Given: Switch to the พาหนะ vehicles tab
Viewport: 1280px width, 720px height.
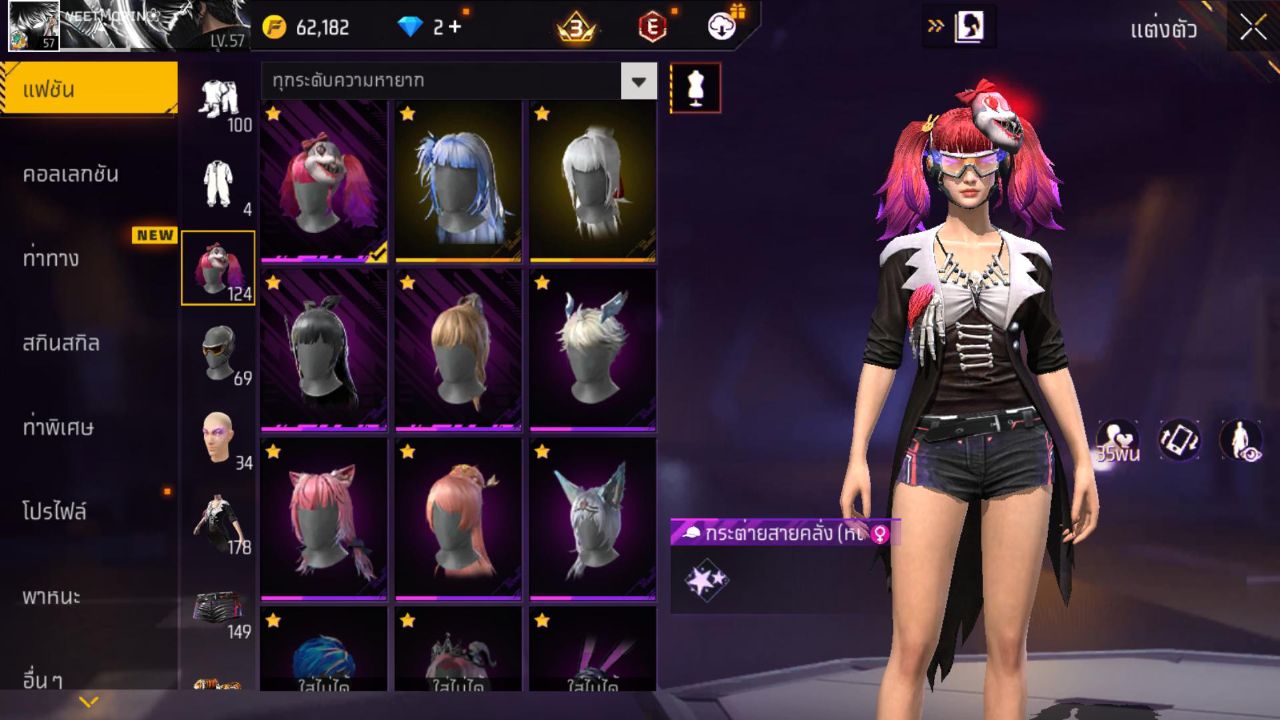Looking at the screenshot, I should click(x=52, y=597).
